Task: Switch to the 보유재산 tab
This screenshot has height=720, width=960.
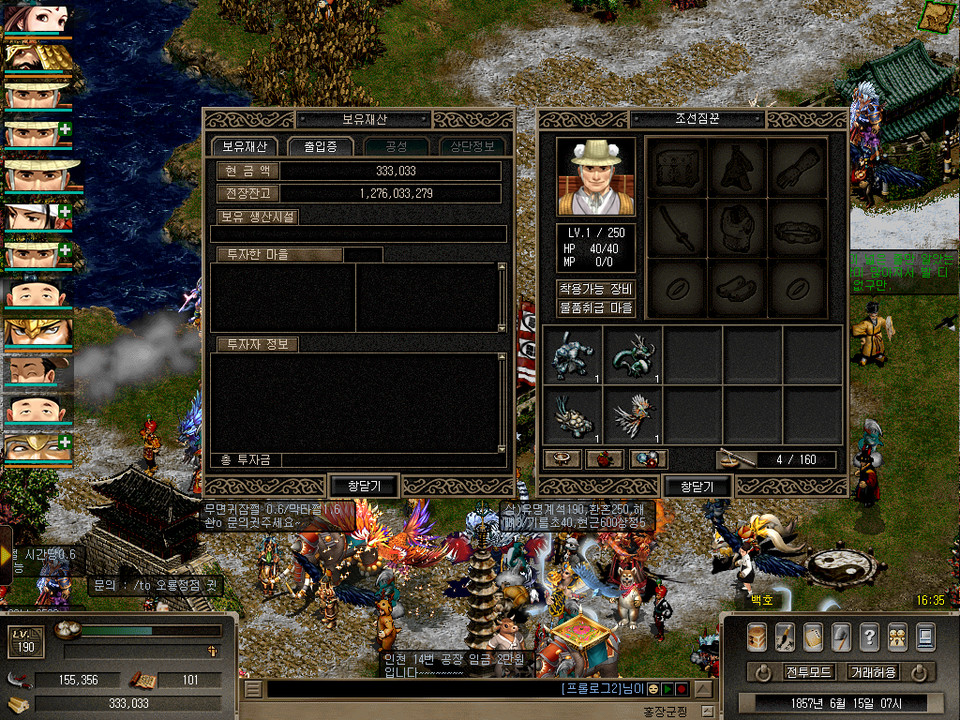Action: click(244, 146)
